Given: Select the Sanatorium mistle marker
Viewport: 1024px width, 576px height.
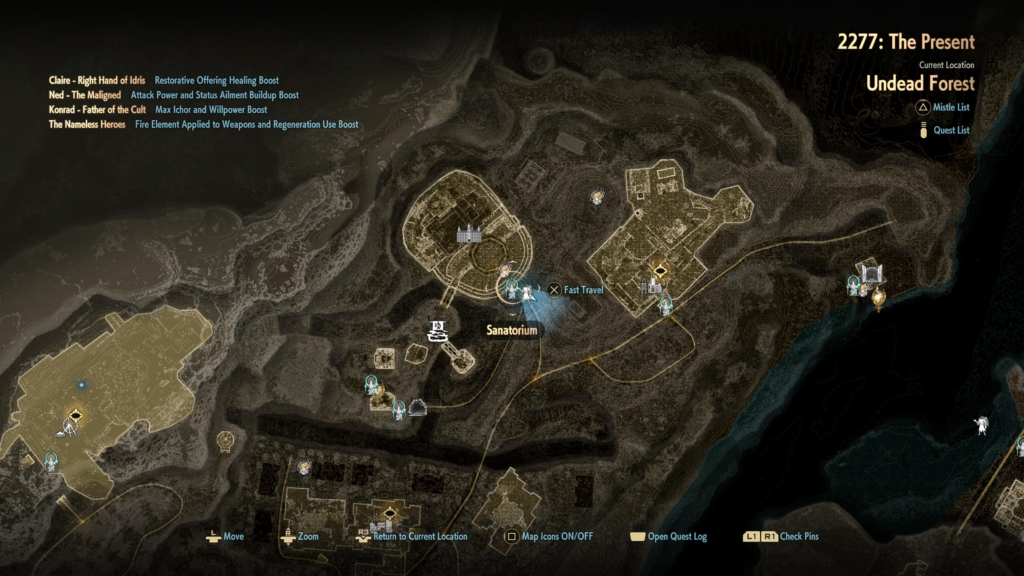Looking at the screenshot, I should pyautogui.click(x=512, y=291).
